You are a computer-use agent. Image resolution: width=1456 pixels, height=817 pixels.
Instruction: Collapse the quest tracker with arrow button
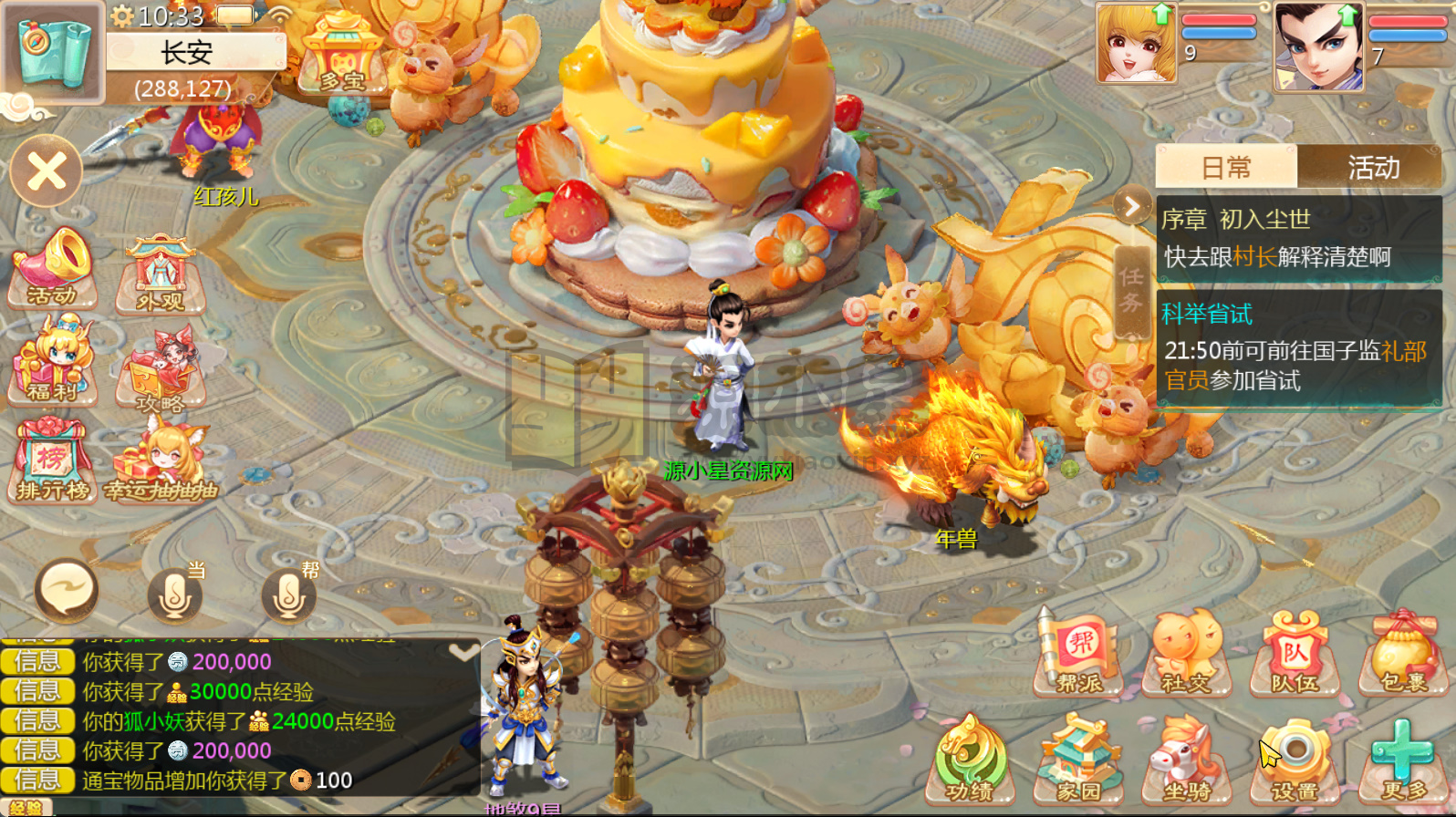1132,207
